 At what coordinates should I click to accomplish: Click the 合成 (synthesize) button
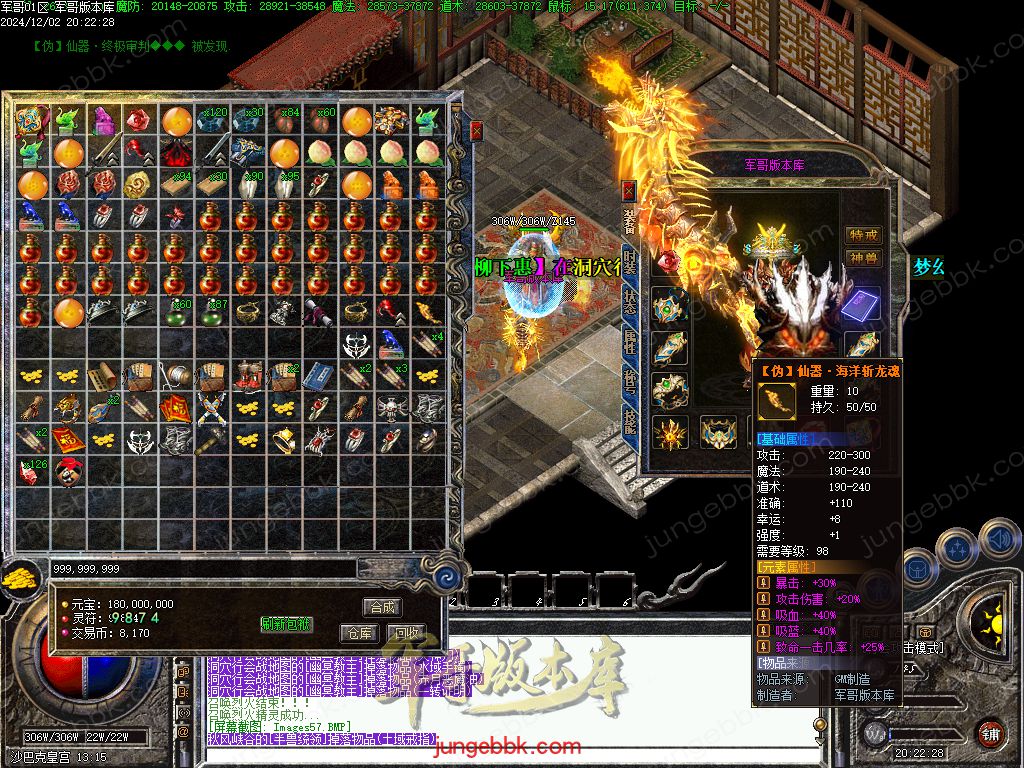point(383,607)
